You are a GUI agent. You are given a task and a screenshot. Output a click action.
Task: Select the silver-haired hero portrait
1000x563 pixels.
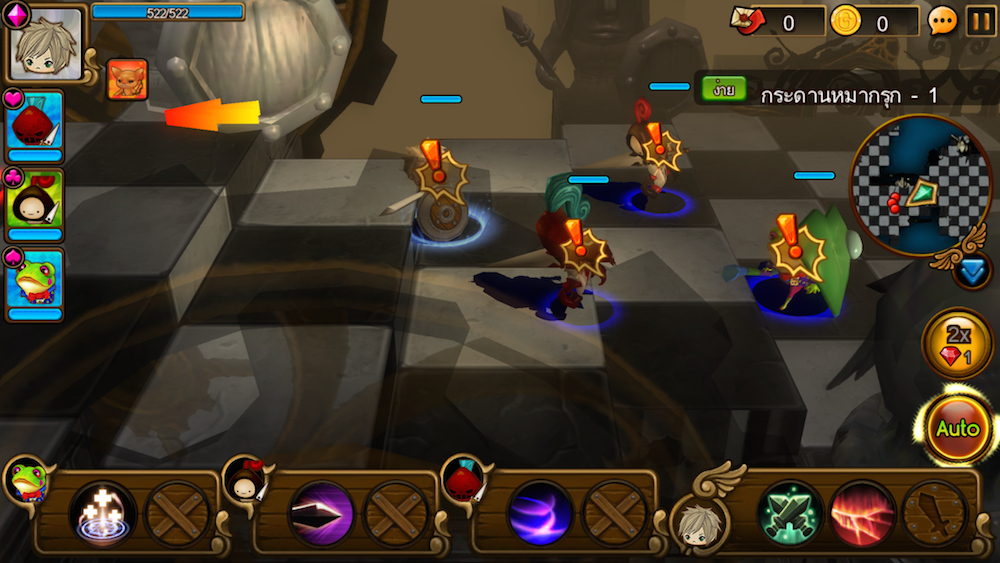pos(46,44)
